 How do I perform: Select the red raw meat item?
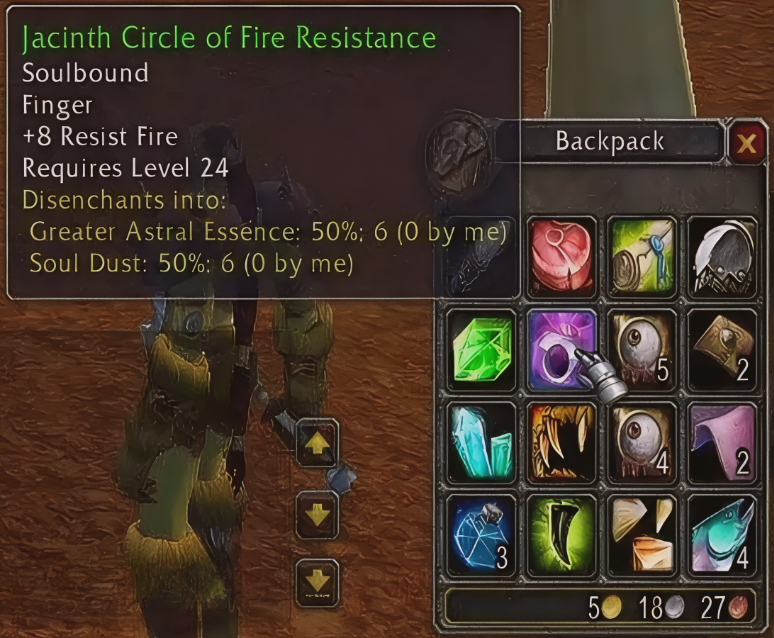pyautogui.click(x=562, y=255)
